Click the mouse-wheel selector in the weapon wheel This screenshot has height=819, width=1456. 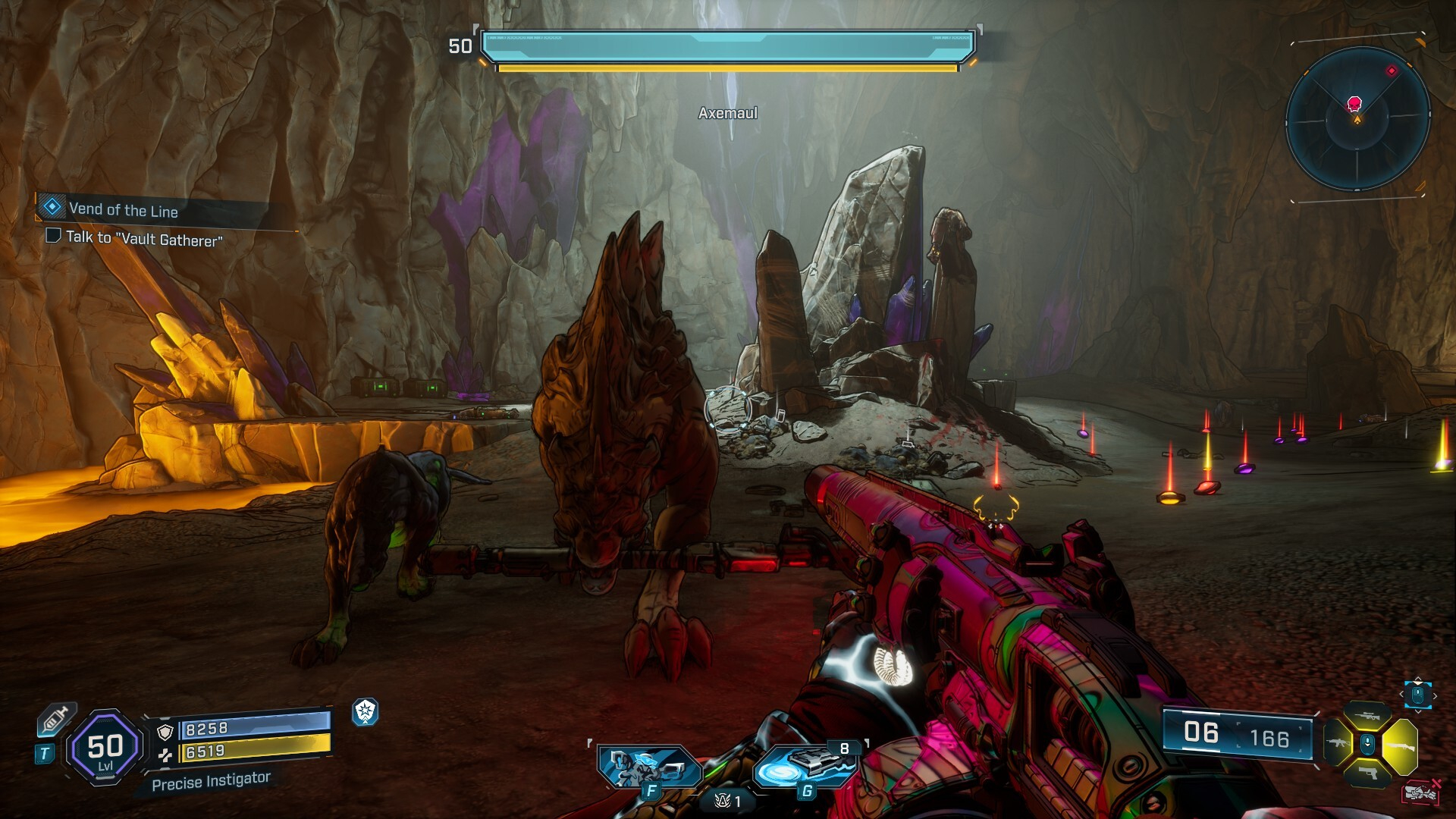(x=1367, y=743)
